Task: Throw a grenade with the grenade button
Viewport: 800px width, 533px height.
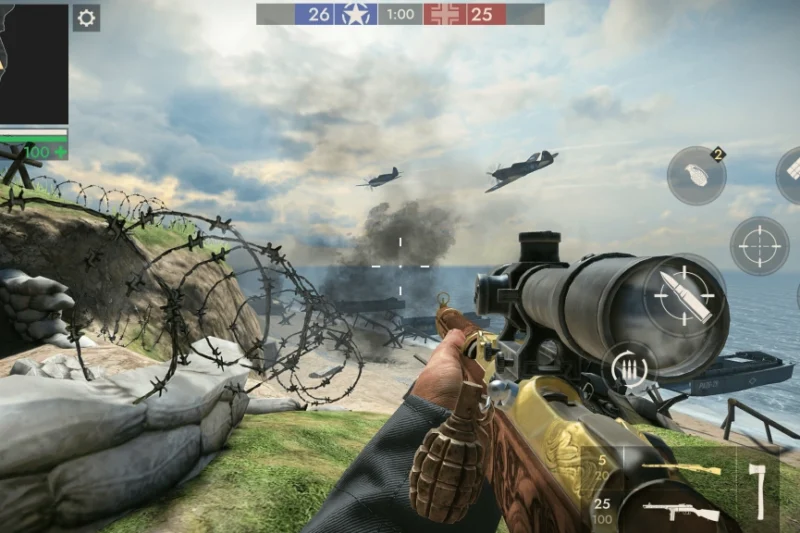Action: point(696,175)
